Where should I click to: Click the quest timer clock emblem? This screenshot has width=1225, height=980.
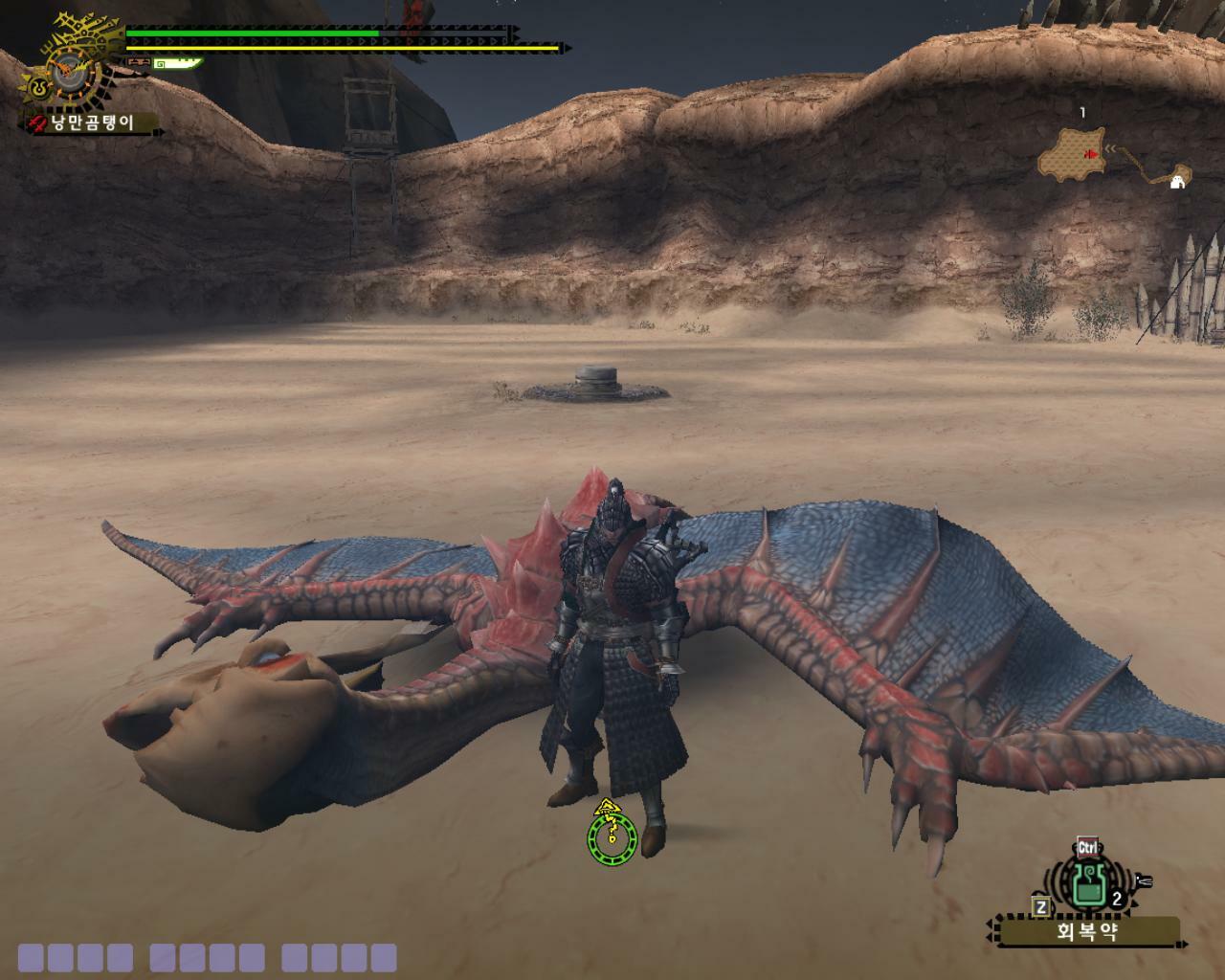66,68
